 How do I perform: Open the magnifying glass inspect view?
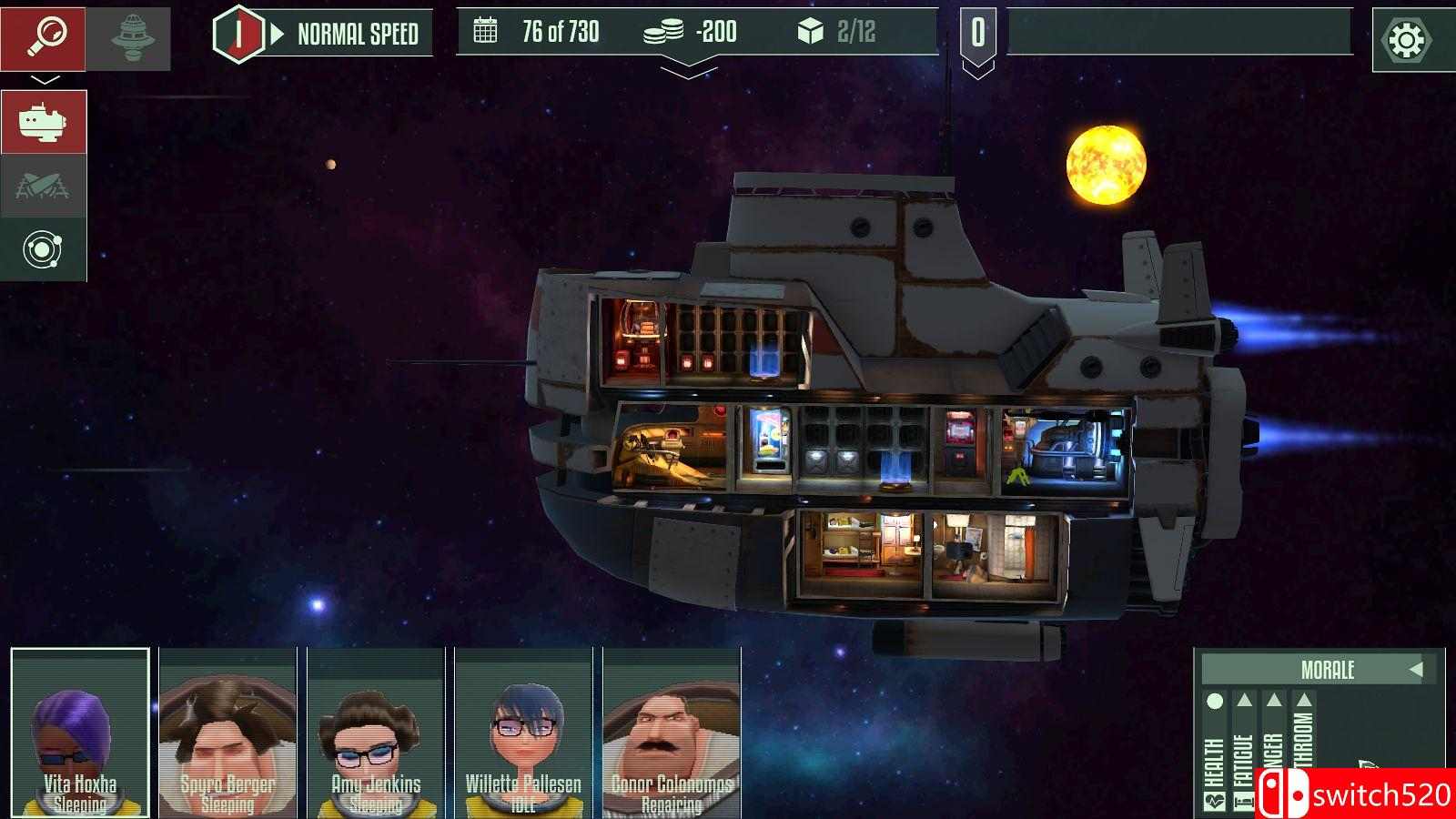pos(43,38)
